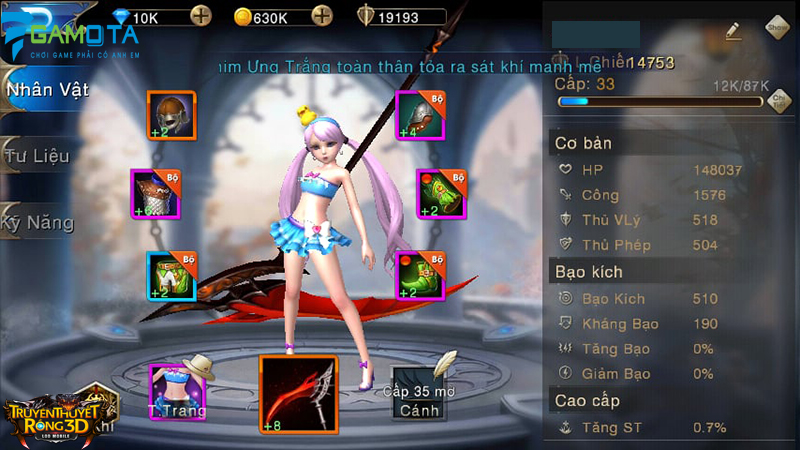Screen dimensions: 800x450
Task: Click the pencil edit name icon
Action: 735,31
